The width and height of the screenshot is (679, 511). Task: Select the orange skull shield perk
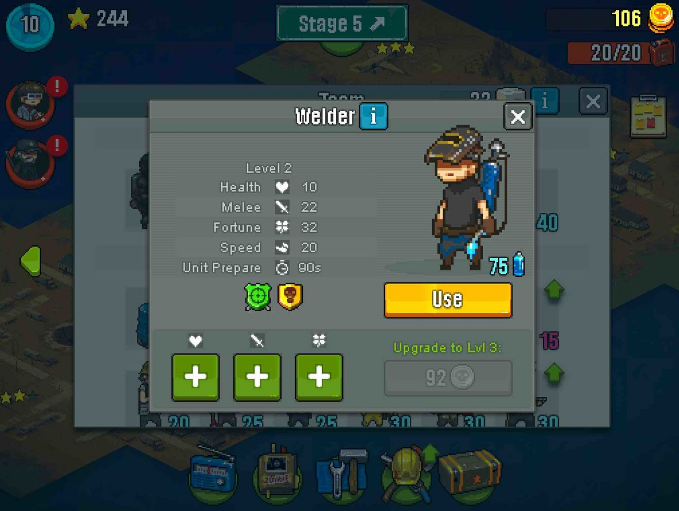[290, 297]
